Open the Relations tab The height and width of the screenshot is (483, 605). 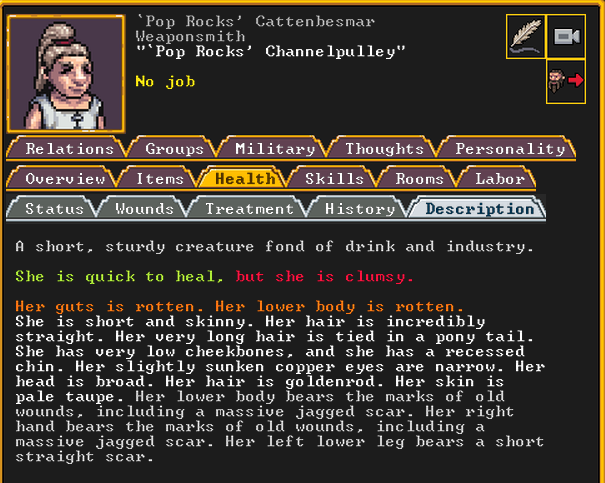69,149
